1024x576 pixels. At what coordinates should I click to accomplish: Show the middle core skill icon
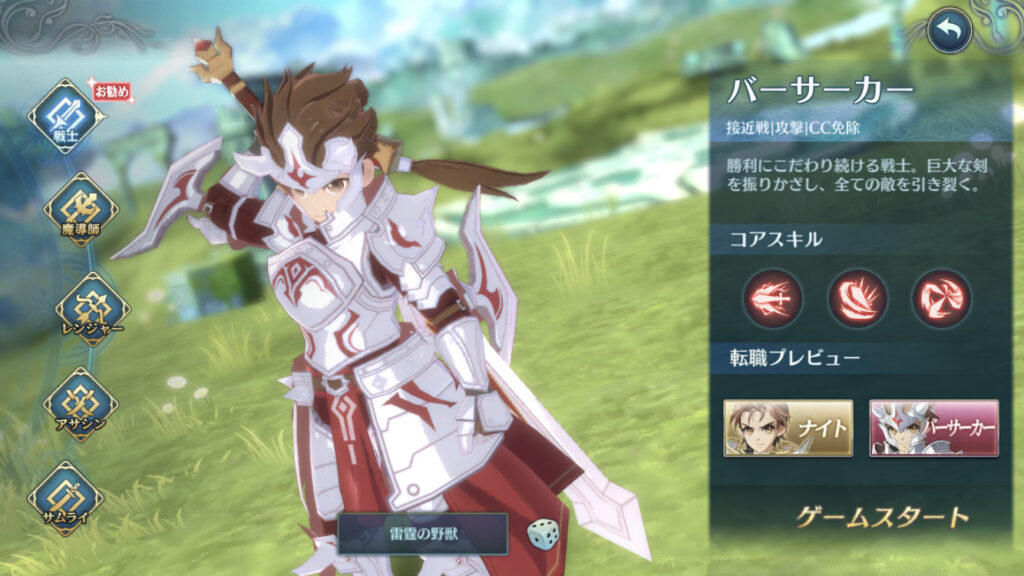click(857, 297)
